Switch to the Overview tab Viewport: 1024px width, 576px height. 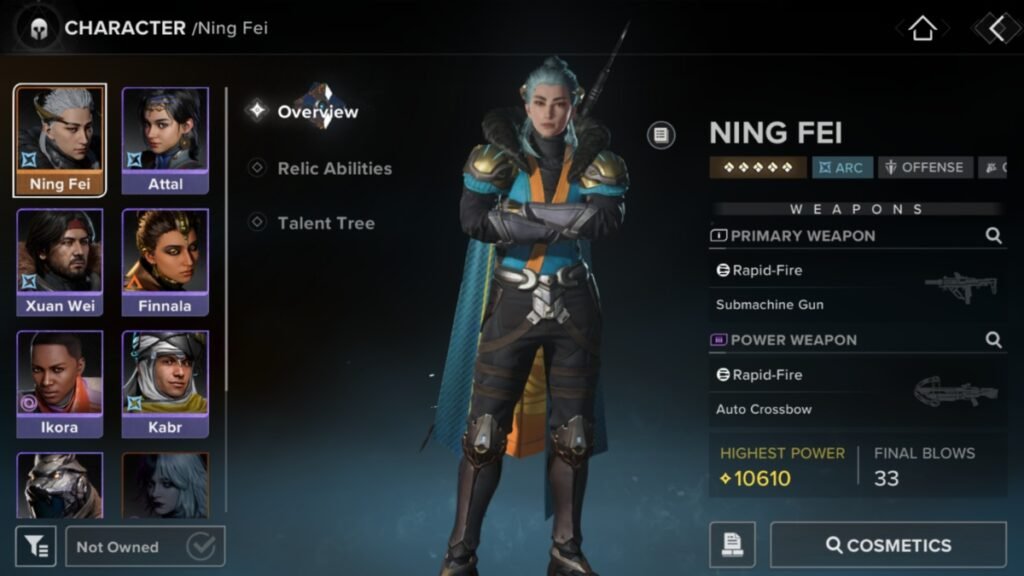(x=317, y=112)
